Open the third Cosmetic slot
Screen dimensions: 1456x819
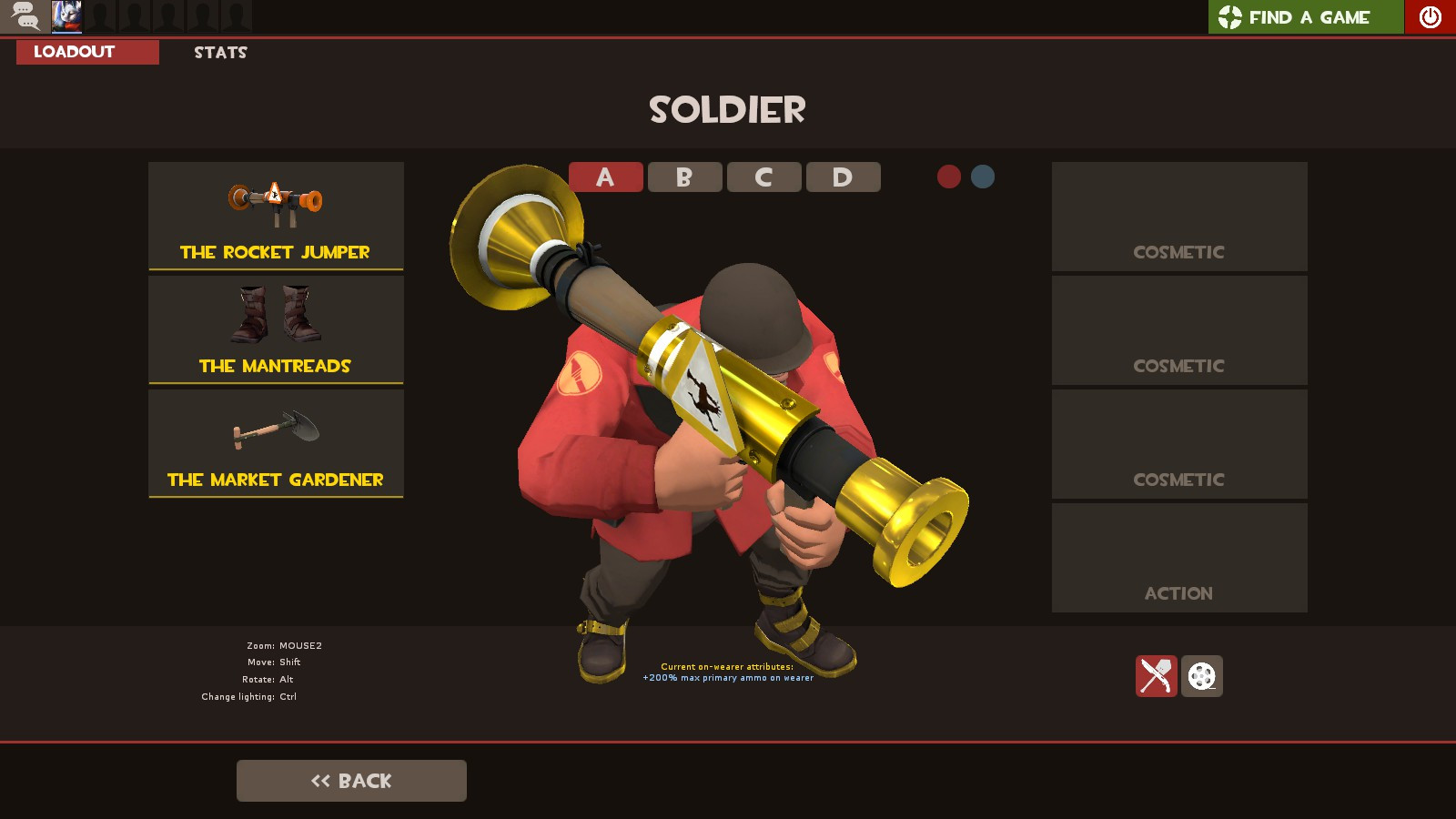pyautogui.click(x=1178, y=444)
